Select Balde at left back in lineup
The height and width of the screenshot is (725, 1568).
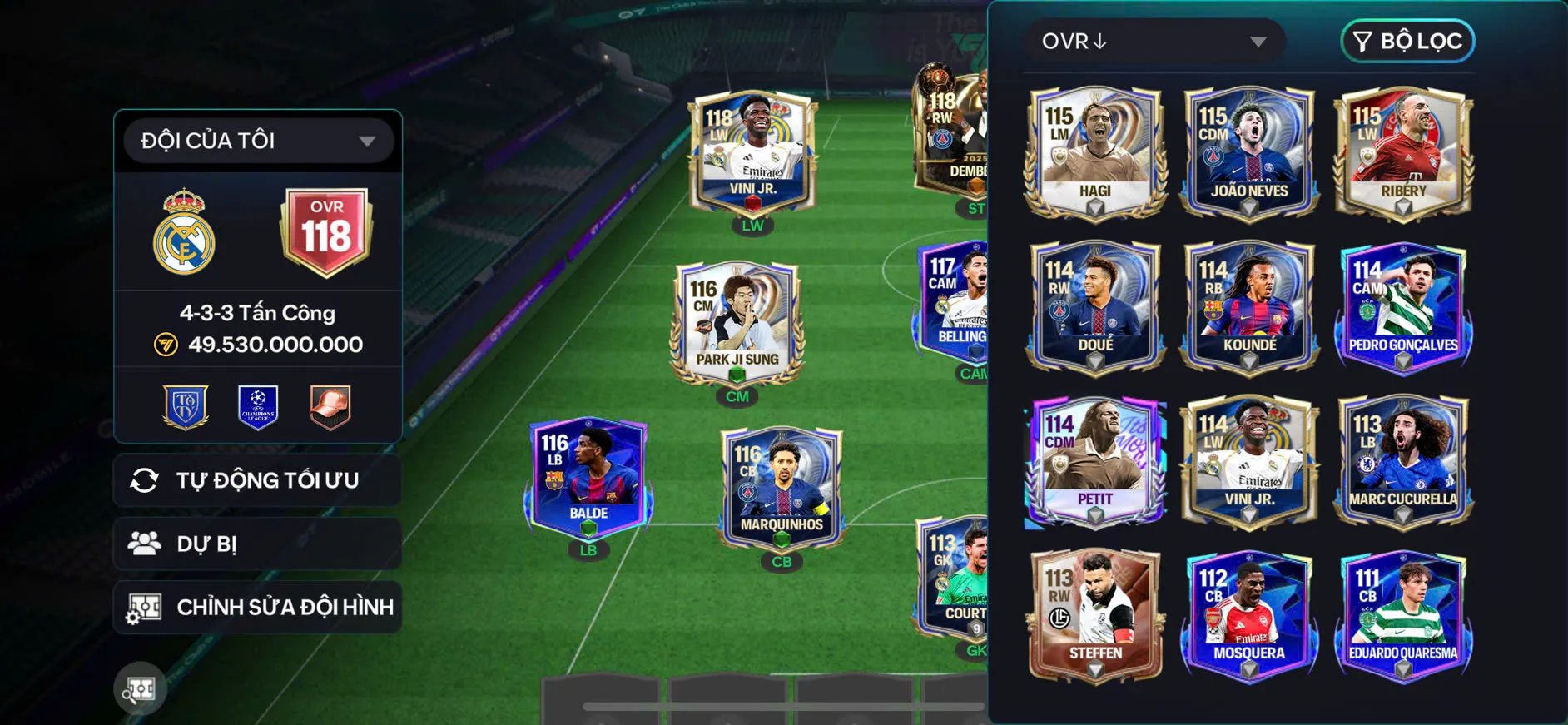(588, 478)
